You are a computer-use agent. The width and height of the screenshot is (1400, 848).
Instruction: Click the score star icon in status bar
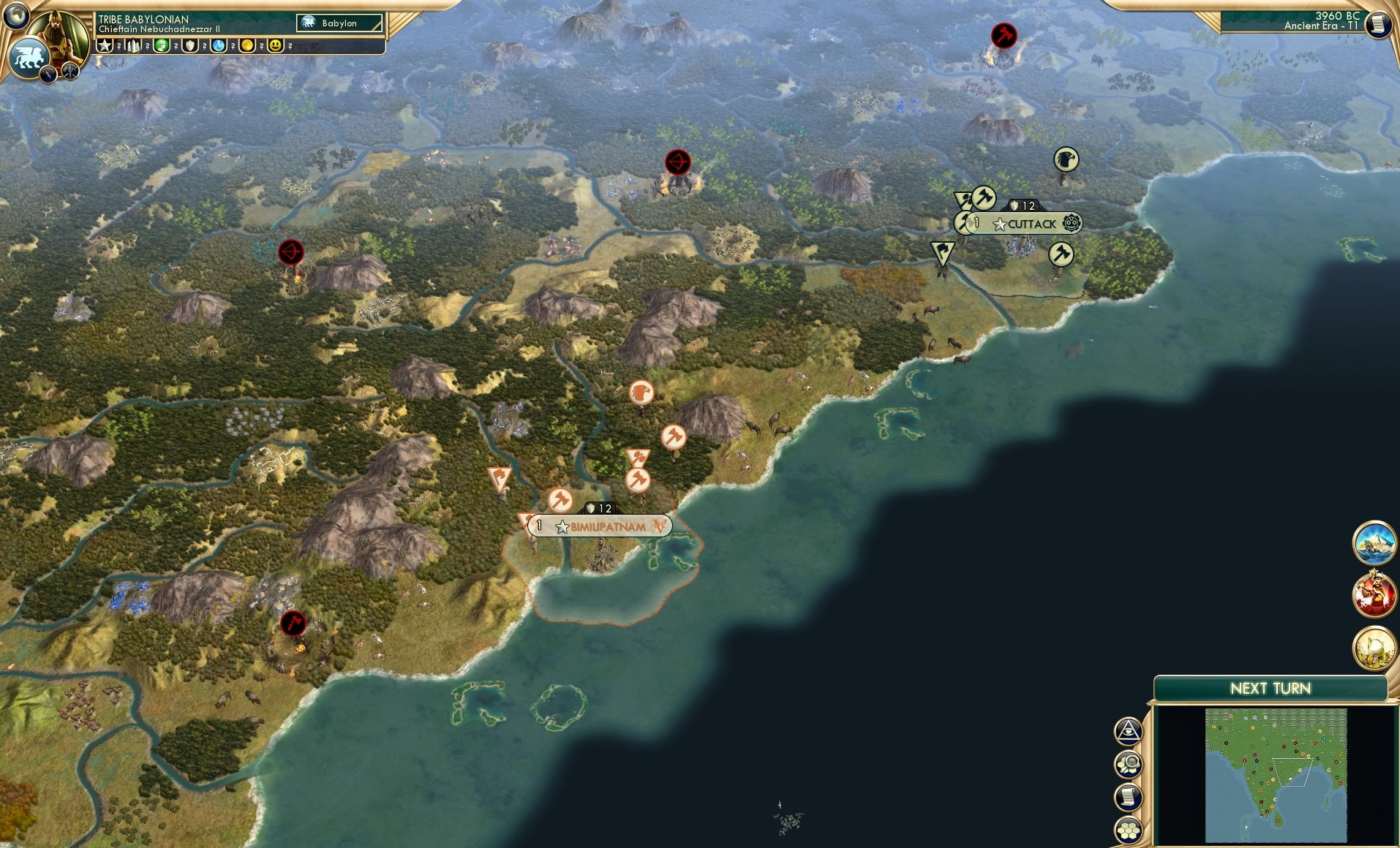[x=105, y=46]
